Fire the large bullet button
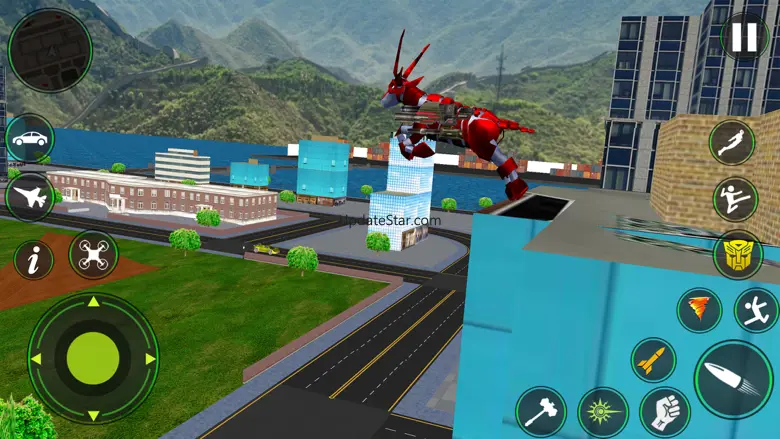 pyautogui.click(x=733, y=380)
